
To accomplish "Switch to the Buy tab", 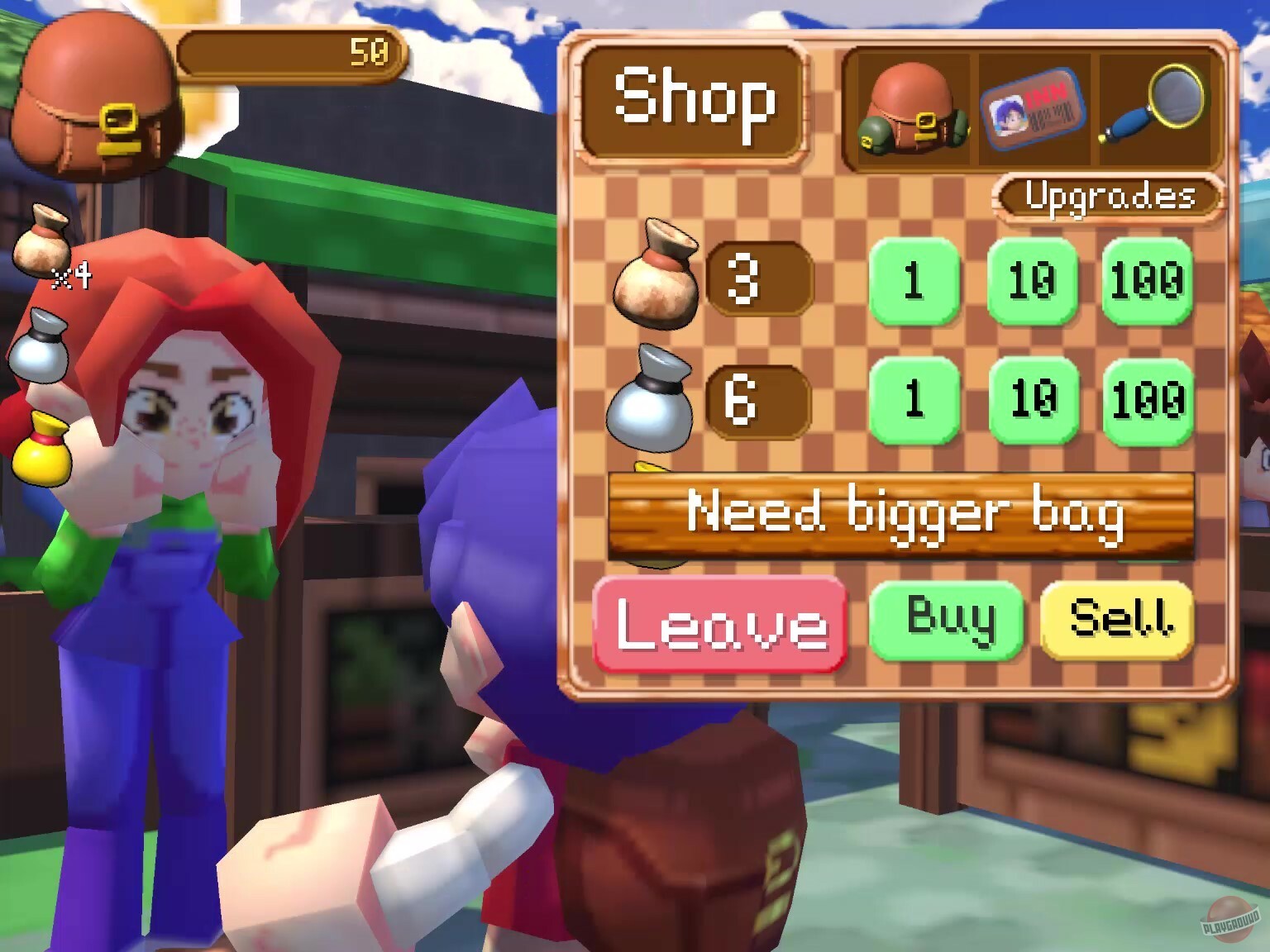I will tap(949, 620).
